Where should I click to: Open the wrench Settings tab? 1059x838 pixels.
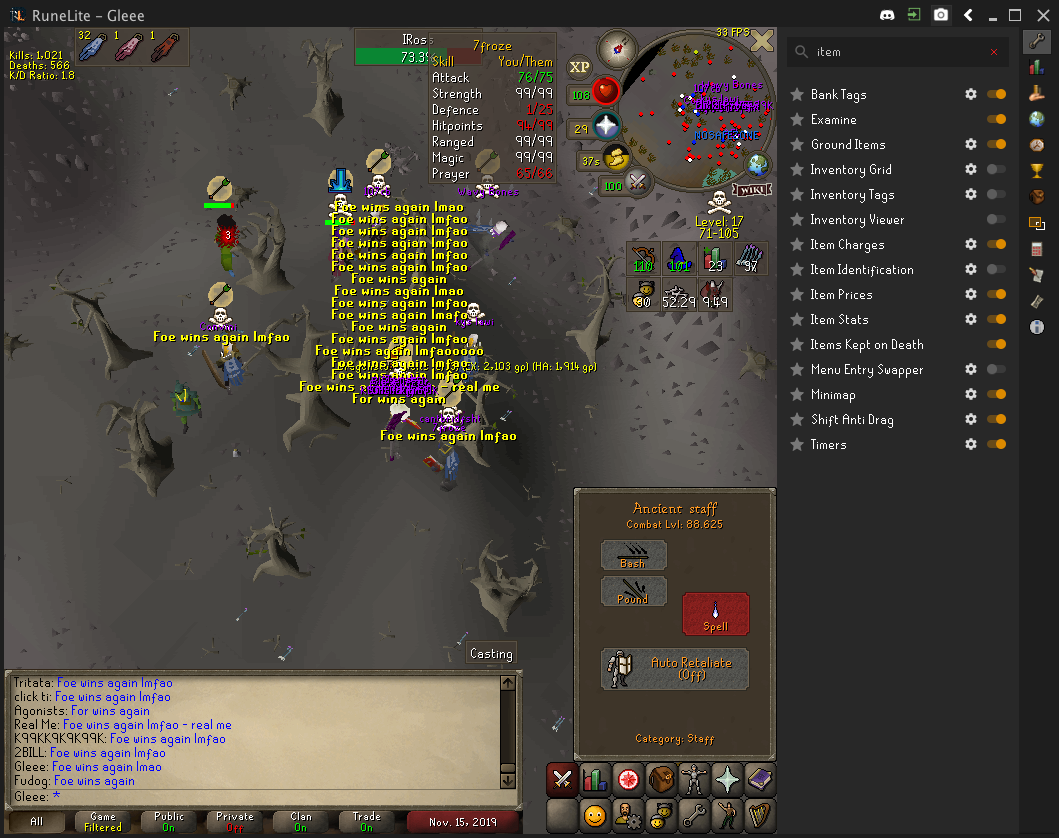click(694, 815)
